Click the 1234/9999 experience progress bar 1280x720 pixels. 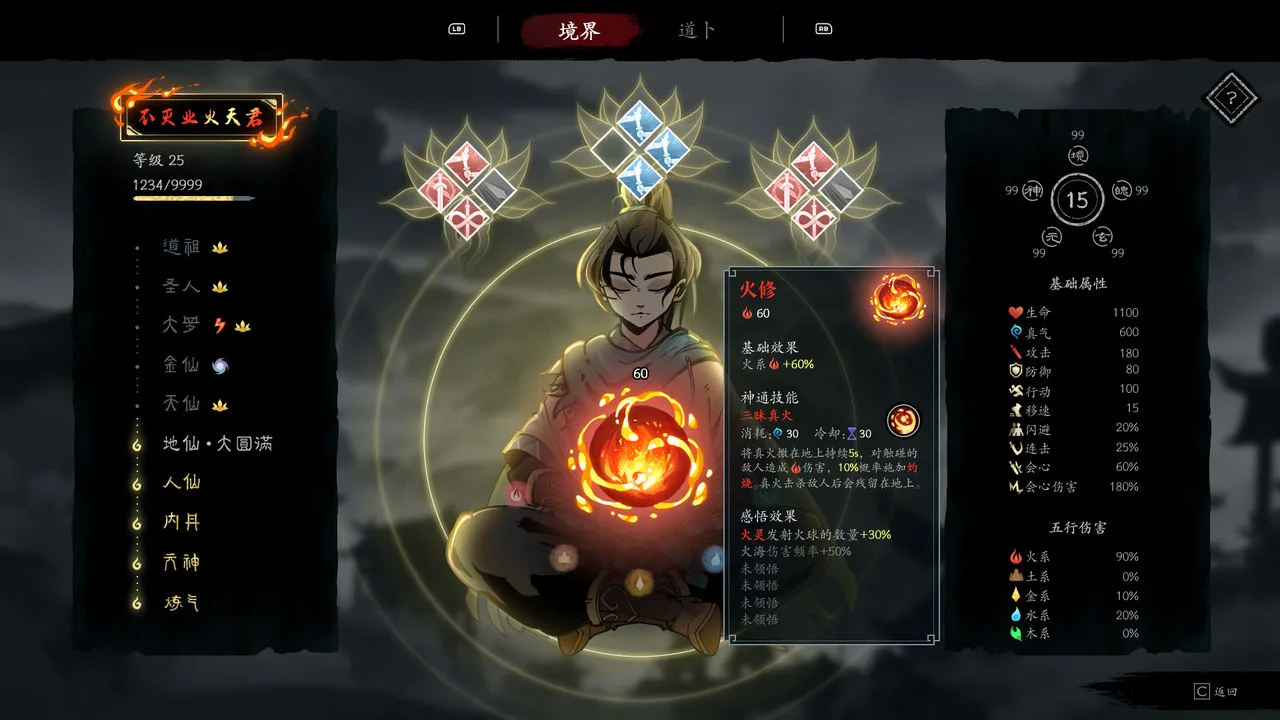click(x=193, y=197)
